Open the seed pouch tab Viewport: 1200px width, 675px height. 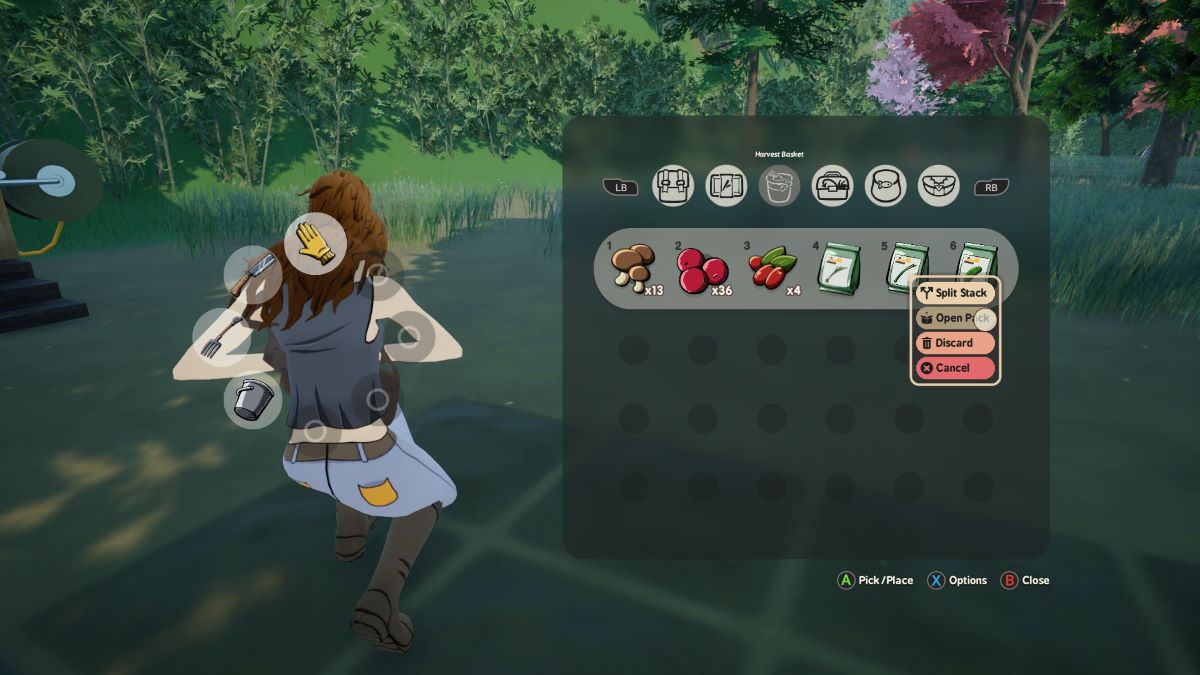726,186
